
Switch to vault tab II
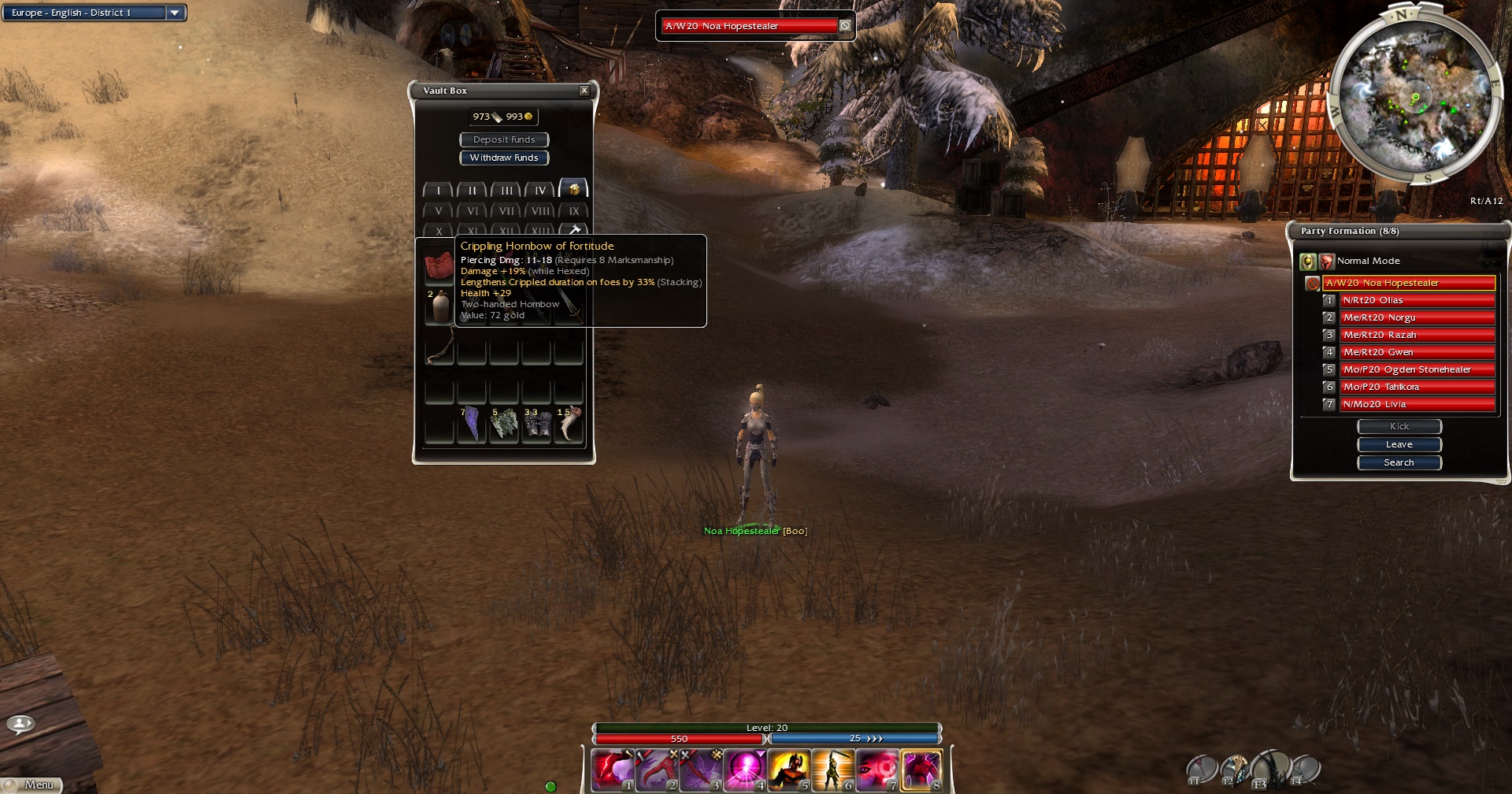[x=472, y=190]
